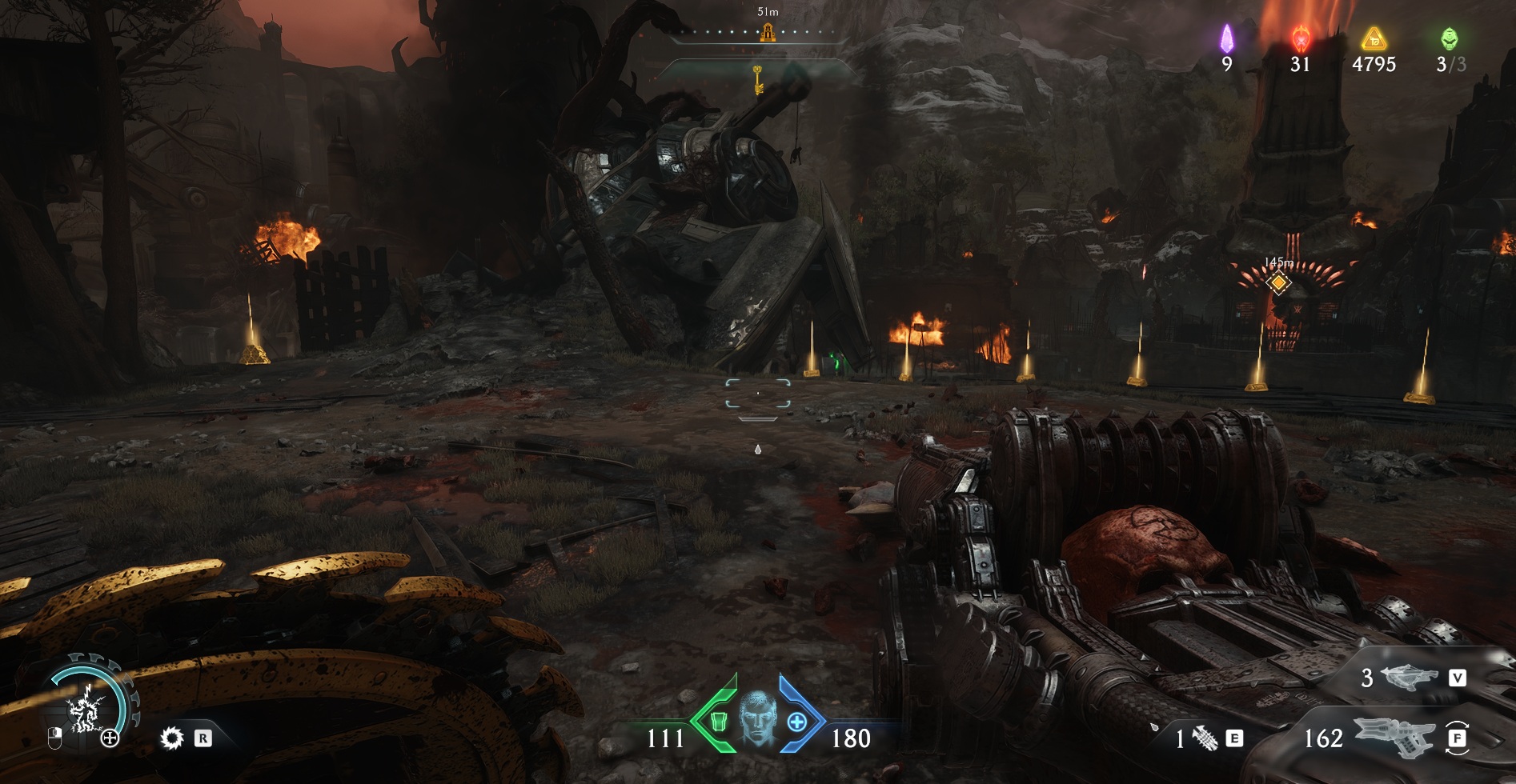Screen dimensions: 1516x784
Task: Click the gold gate marker on the compass
Action: [x=767, y=33]
